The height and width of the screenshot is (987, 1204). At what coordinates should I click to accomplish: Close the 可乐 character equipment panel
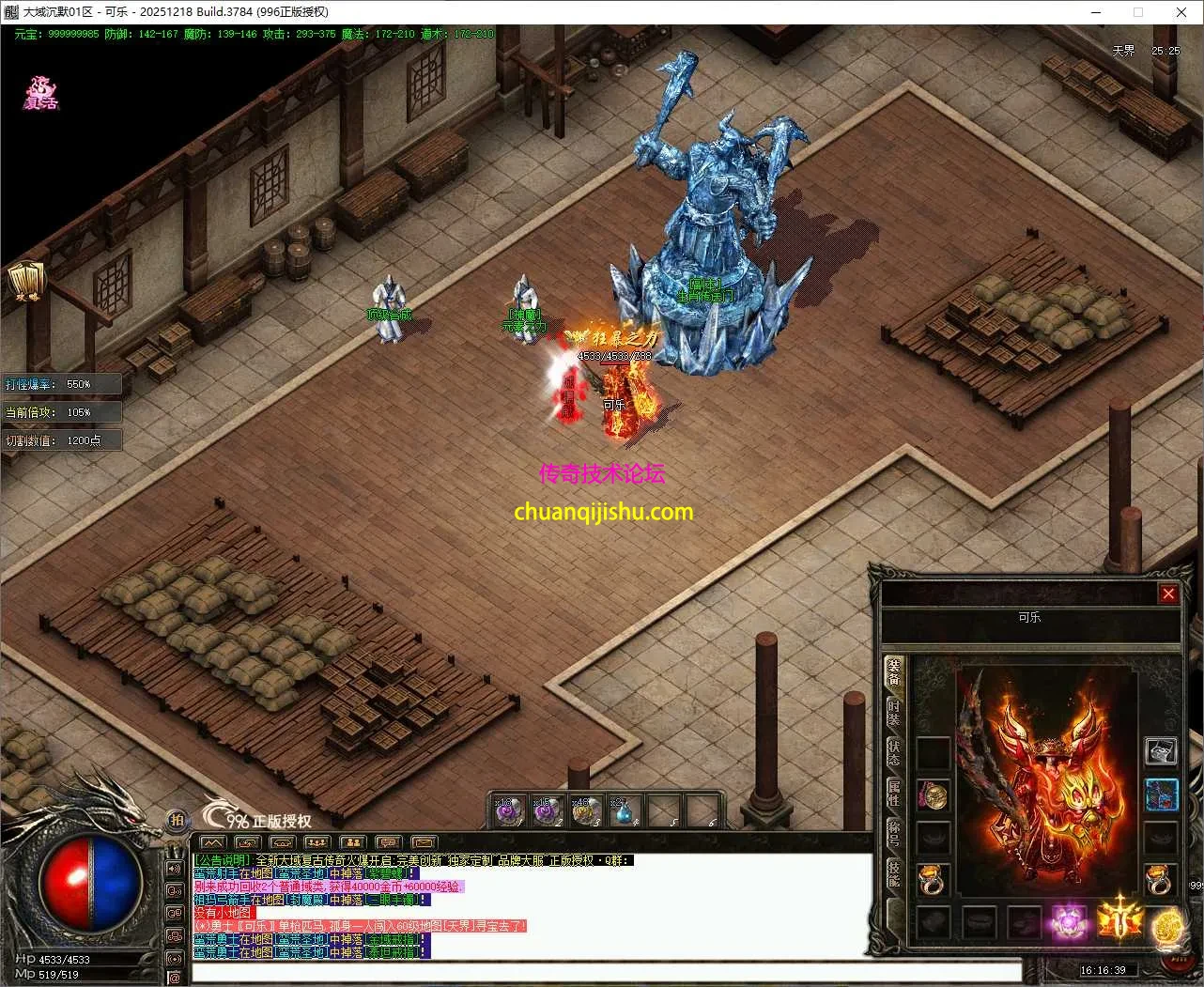[1168, 594]
